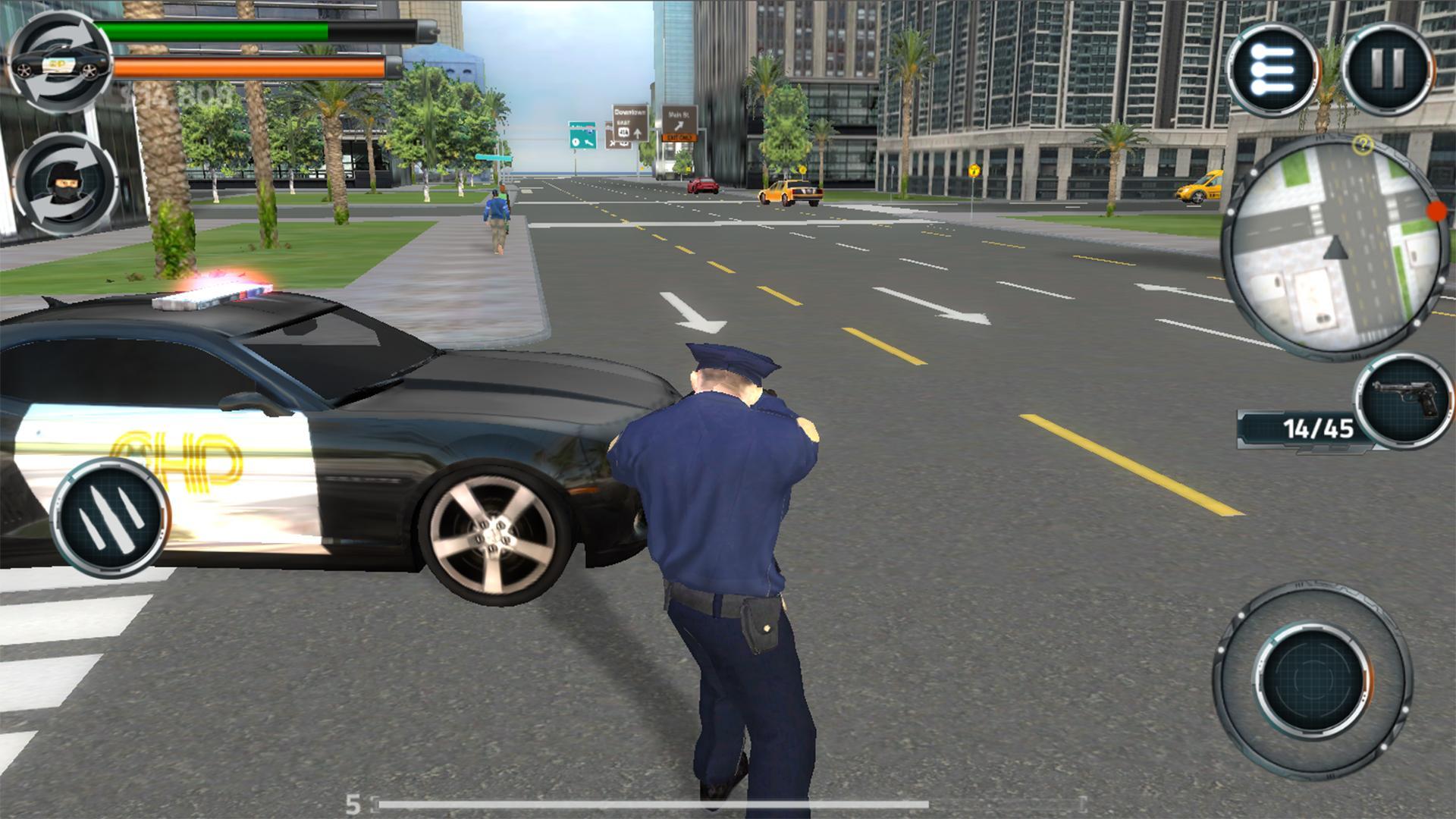Tap the yellow question mark above minimap
Viewport: 1456px width, 819px height.
pyautogui.click(x=1363, y=145)
